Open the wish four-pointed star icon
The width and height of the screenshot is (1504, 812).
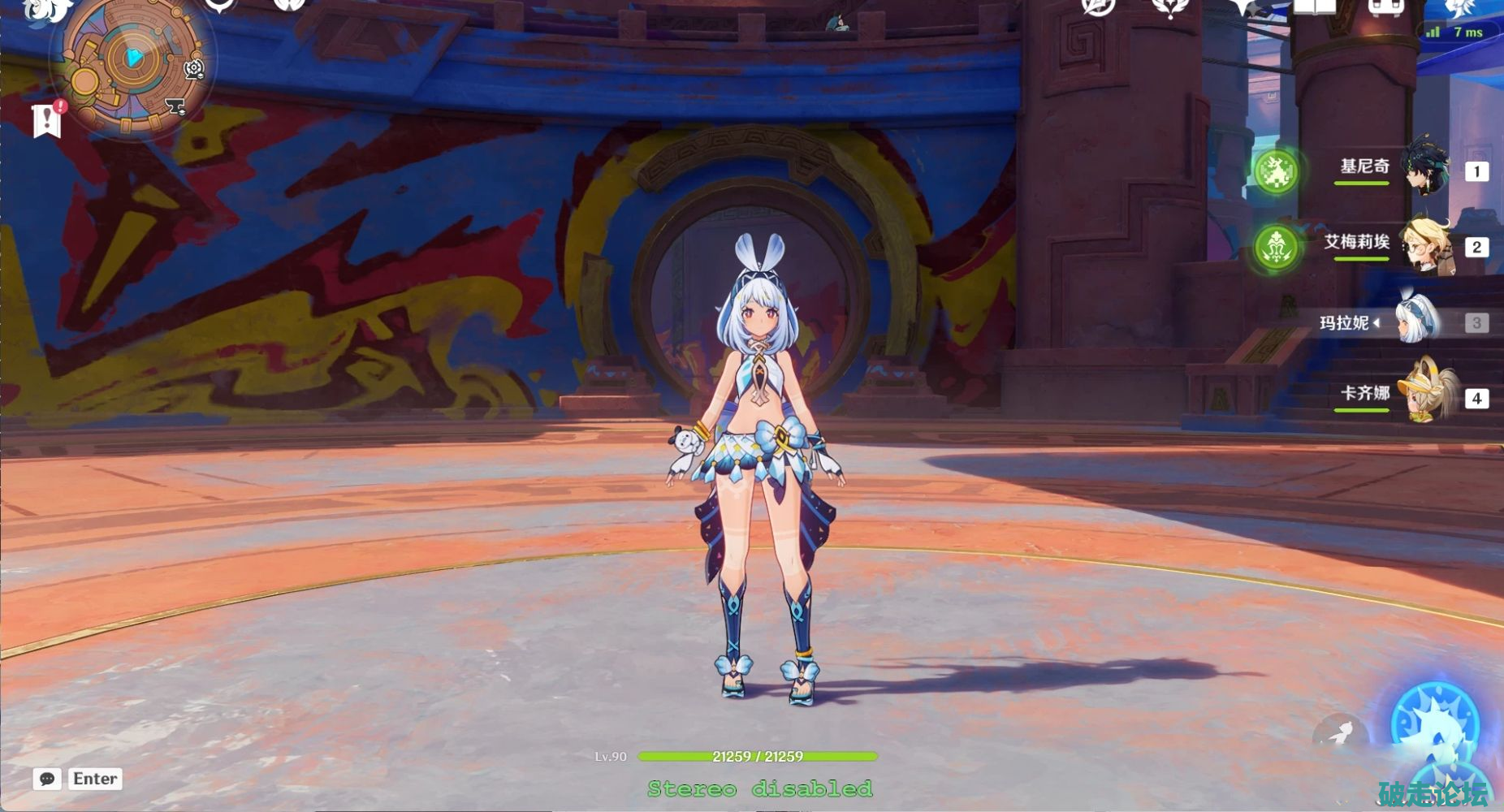click(1243, 6)
